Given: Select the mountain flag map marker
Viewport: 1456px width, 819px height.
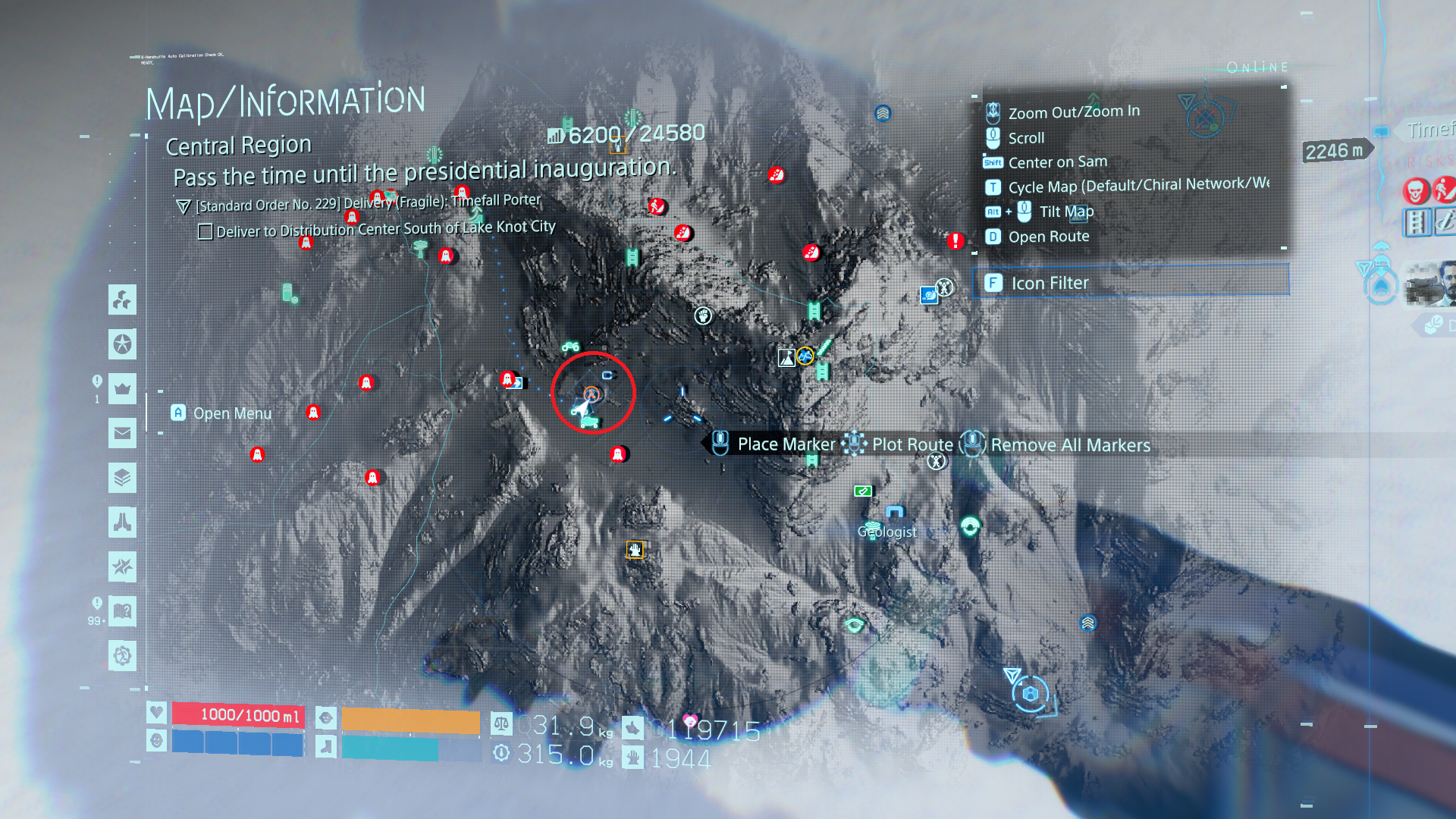Looking at the screenshot, I should pyautogui.click(x=786, y=358).
